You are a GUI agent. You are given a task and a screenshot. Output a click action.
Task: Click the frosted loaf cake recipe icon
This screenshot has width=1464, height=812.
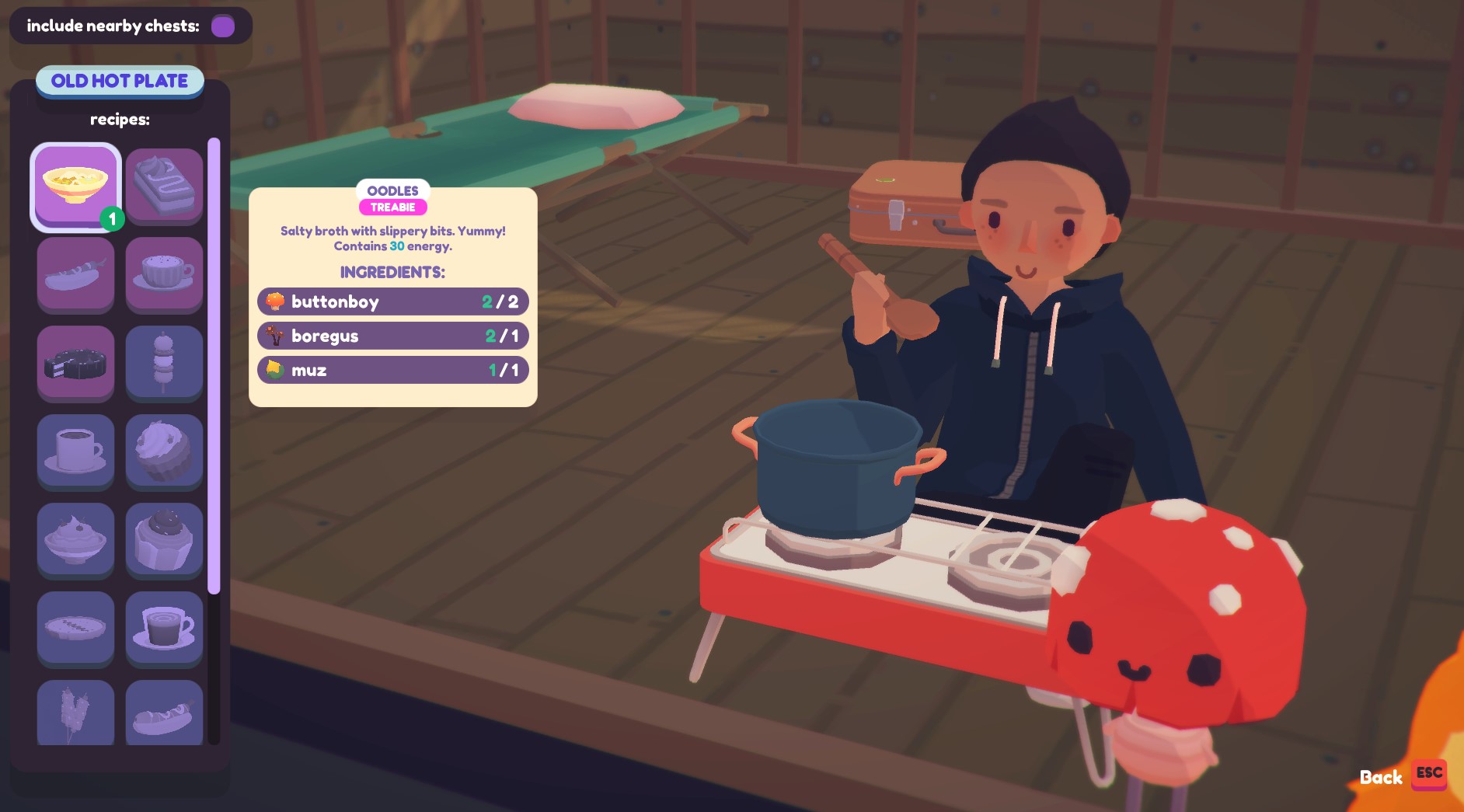(164, 185)
